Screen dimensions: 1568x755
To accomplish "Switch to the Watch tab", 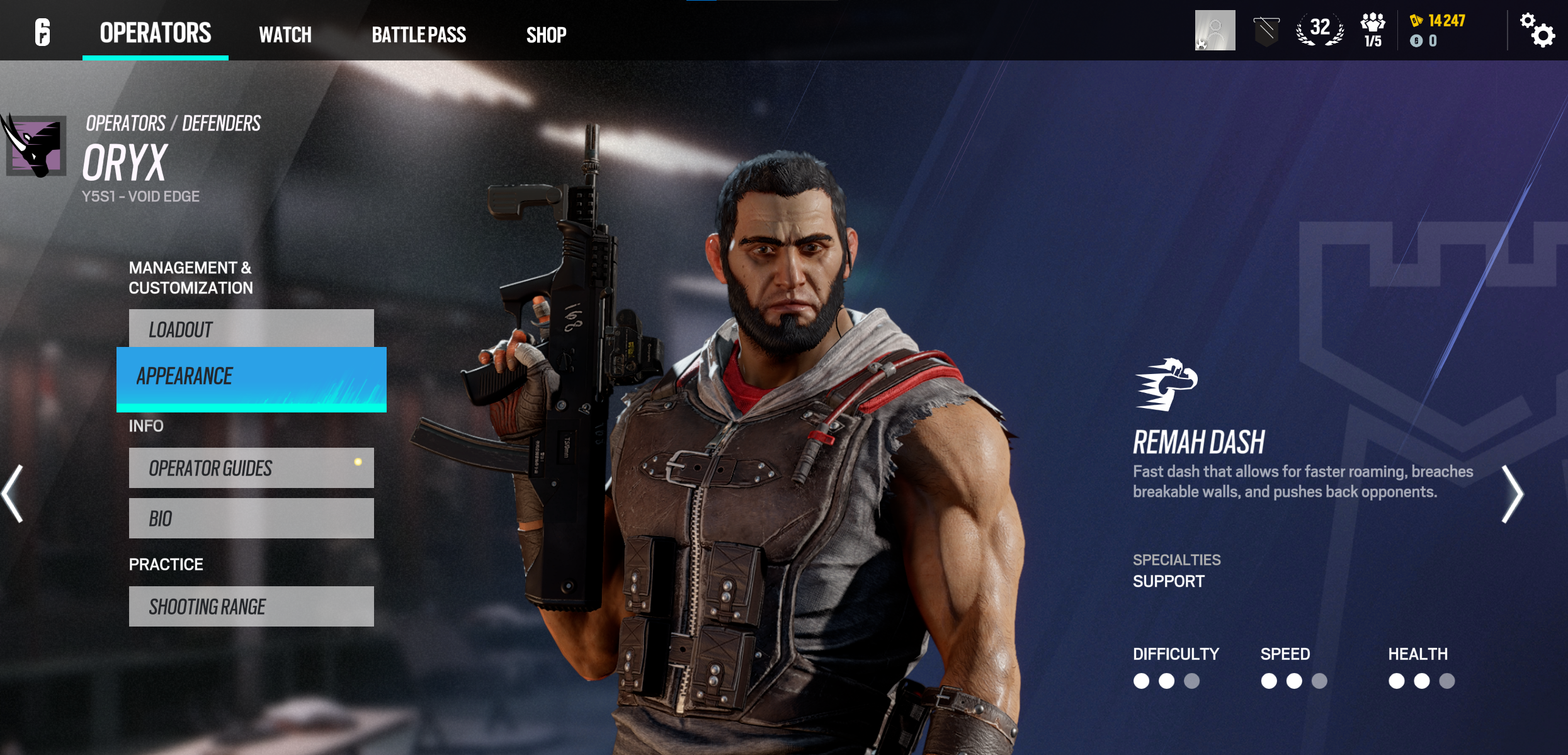I will coord(285,35).
